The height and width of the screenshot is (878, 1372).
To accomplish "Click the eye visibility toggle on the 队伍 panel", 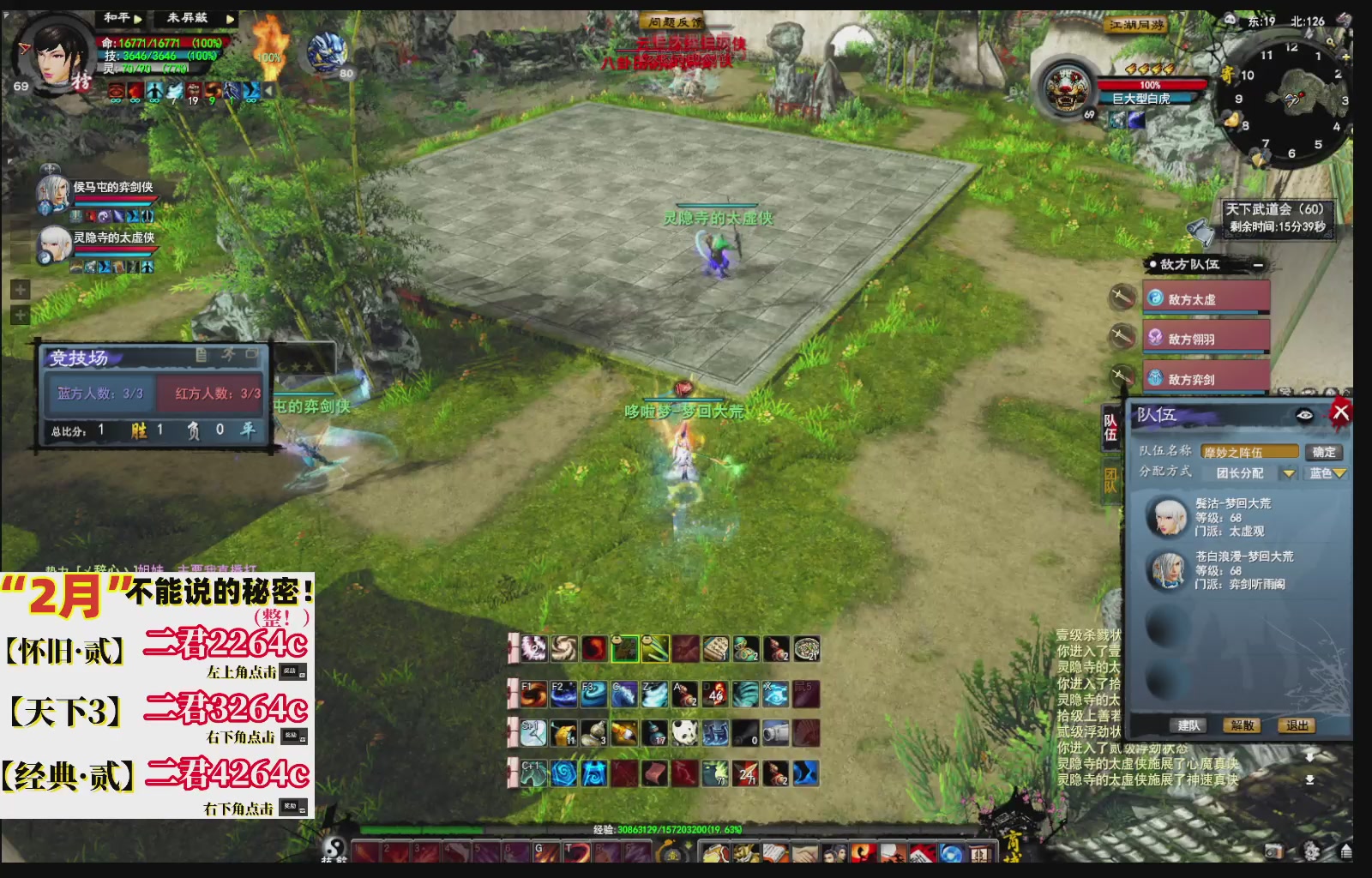I will [1304, 414].
